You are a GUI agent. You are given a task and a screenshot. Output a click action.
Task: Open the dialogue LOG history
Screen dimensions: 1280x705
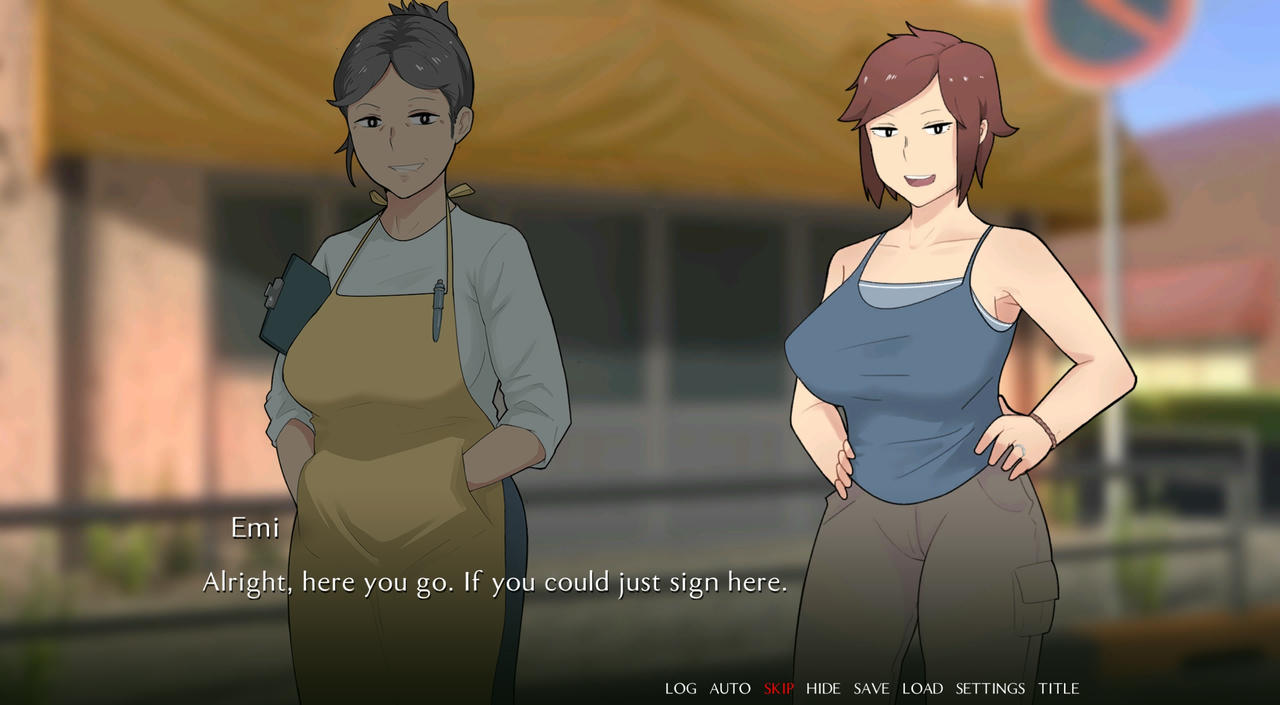click(x=681, y=688)
